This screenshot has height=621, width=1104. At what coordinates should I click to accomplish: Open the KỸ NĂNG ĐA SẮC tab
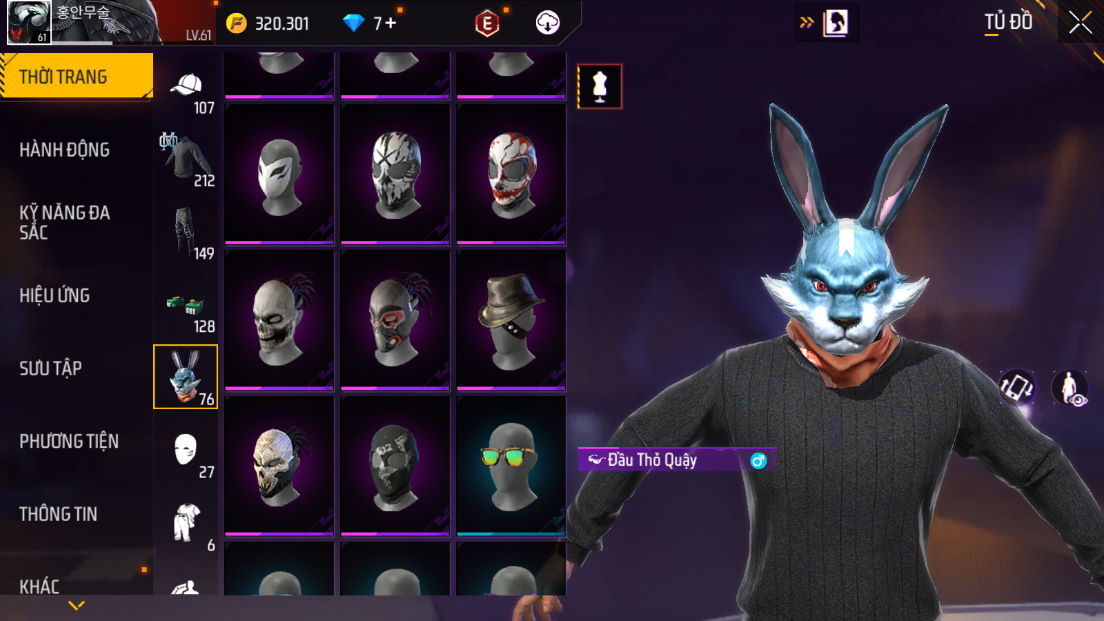[65, 222]
